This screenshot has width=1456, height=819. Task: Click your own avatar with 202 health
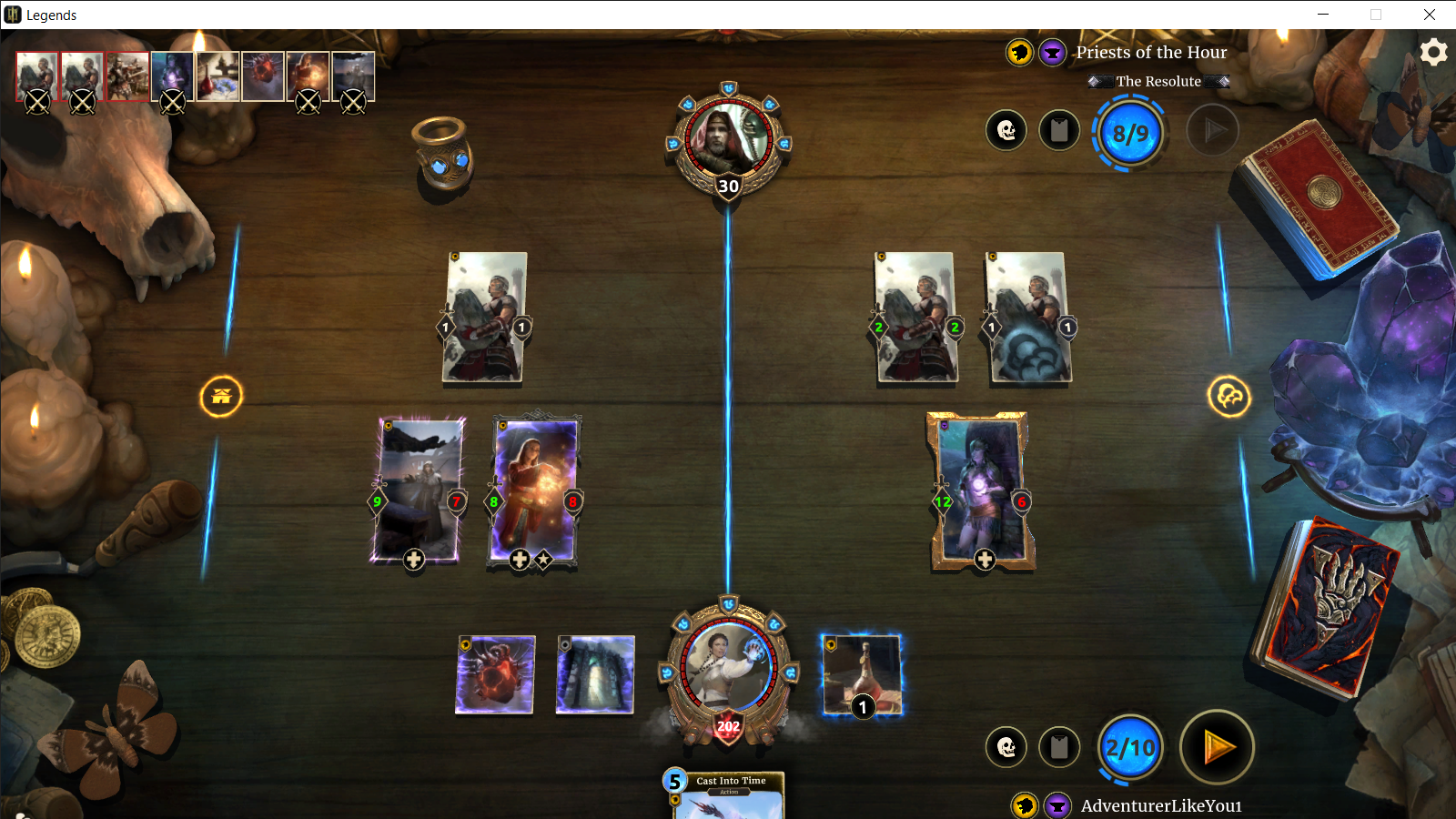point(728,669)
